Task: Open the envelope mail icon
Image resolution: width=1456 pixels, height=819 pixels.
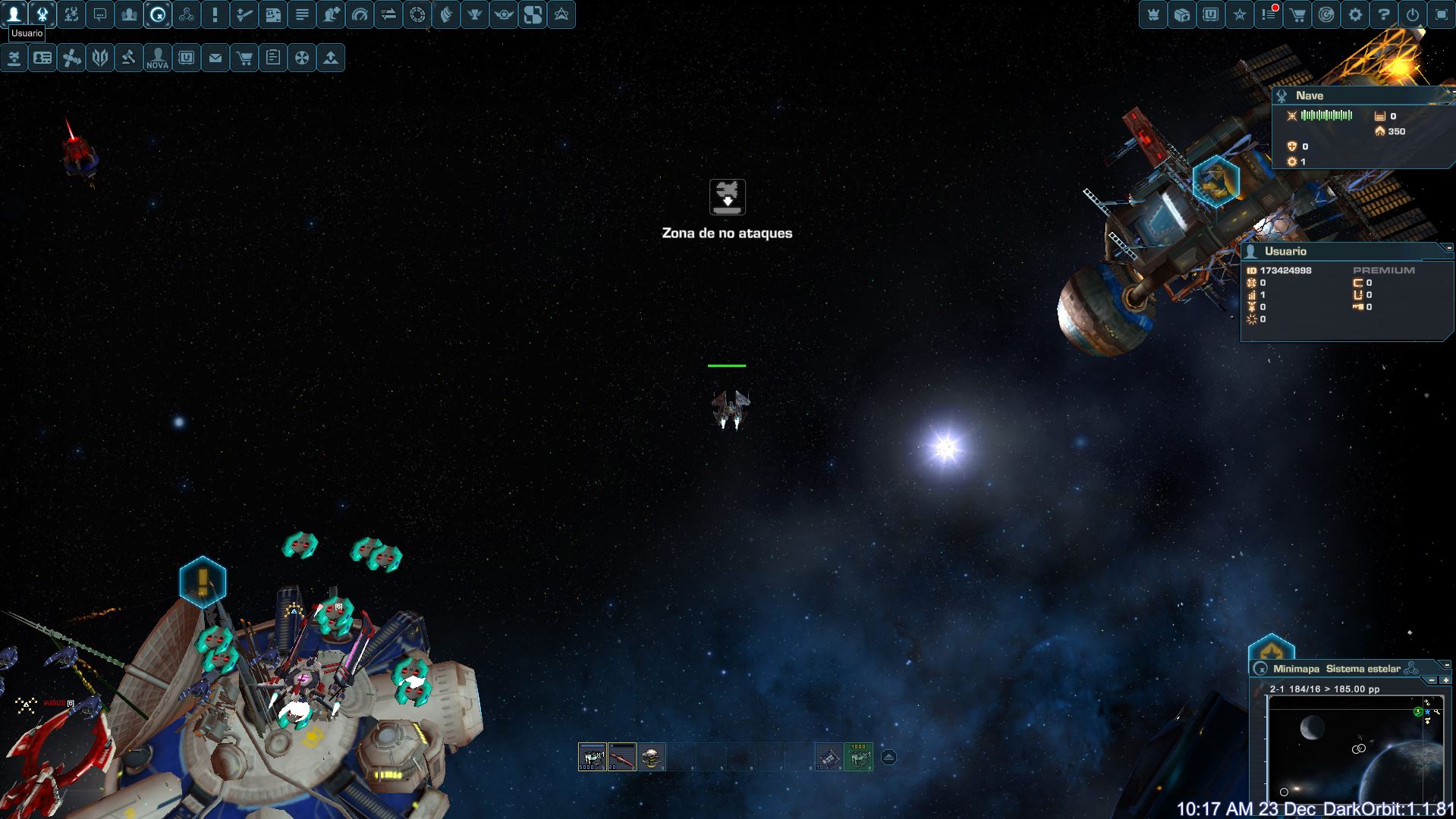Action: point(215,58)
